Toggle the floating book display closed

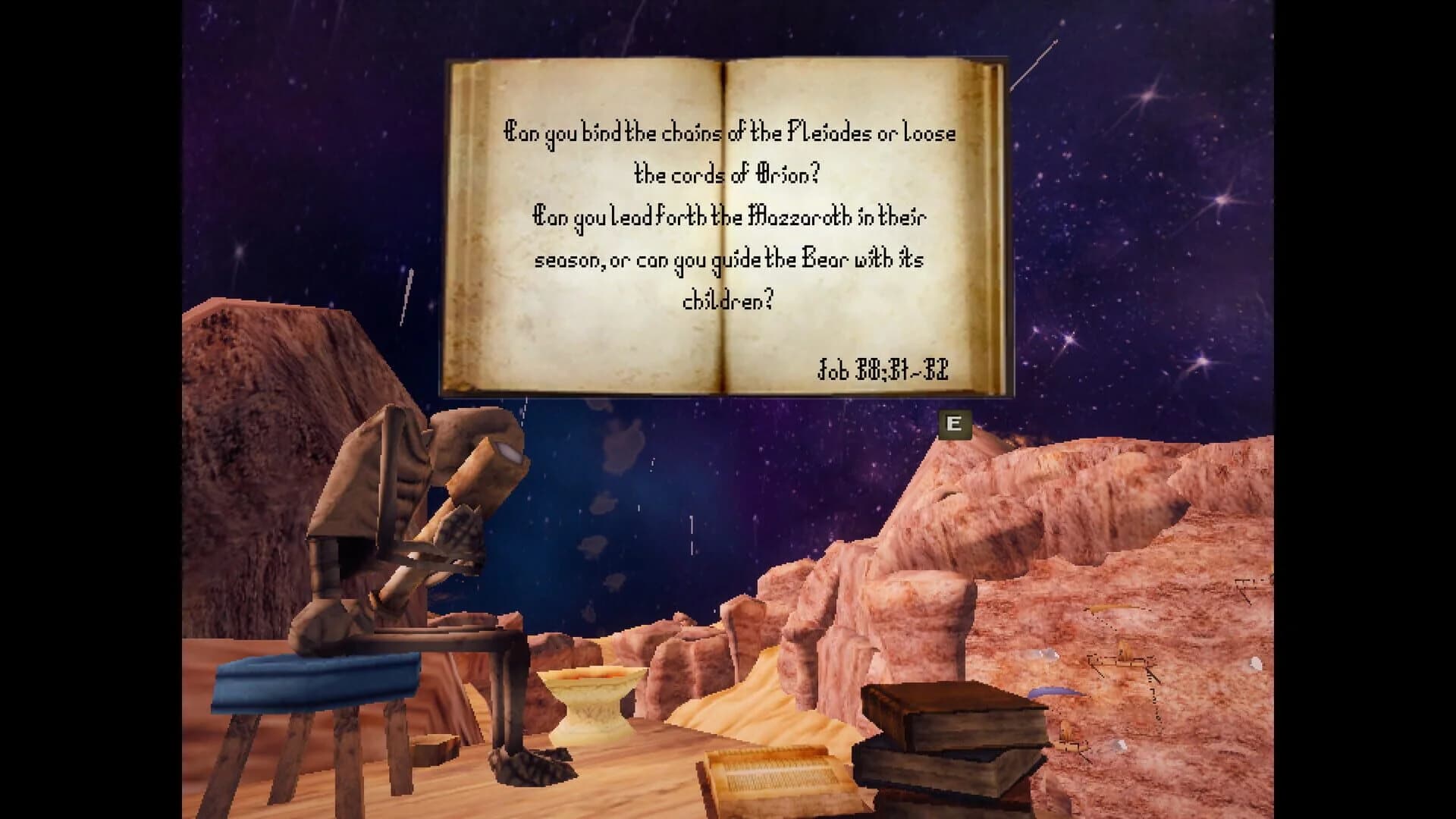pos(955,425)
